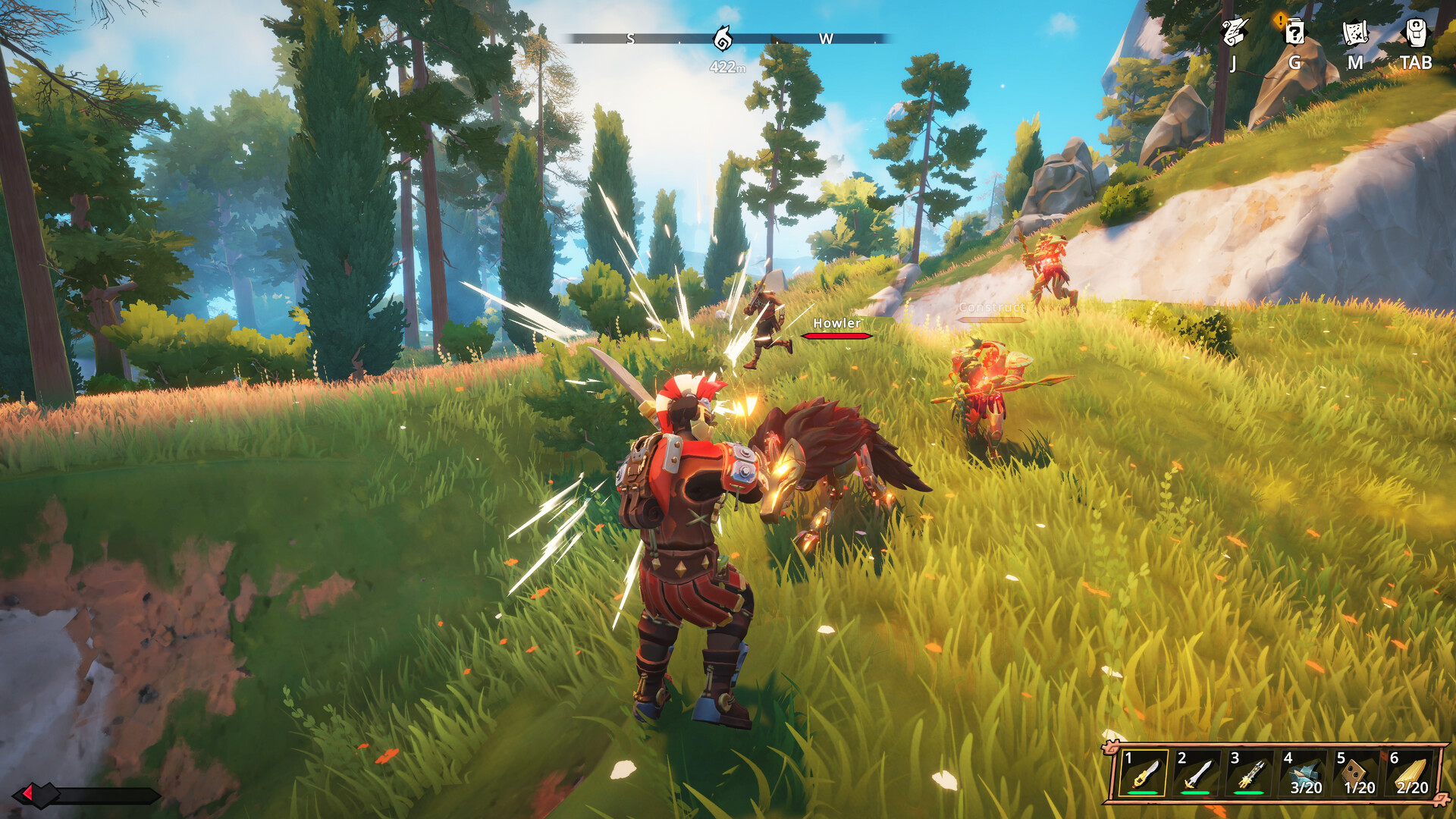Click the flame objective marker on compass

click(723, 38)
